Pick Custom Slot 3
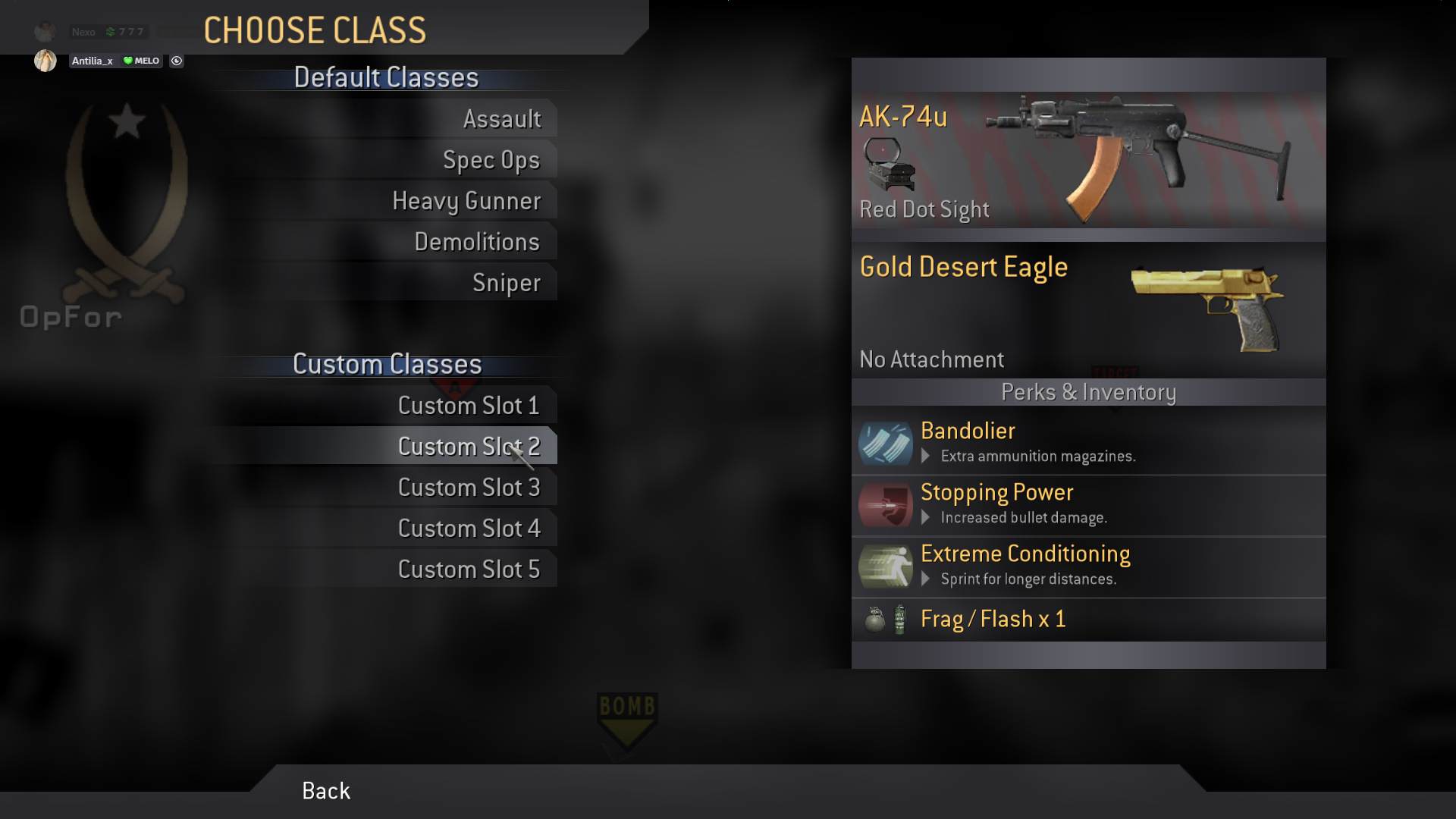The width and height of the screenshot is (1456, 819). point(468,488)
